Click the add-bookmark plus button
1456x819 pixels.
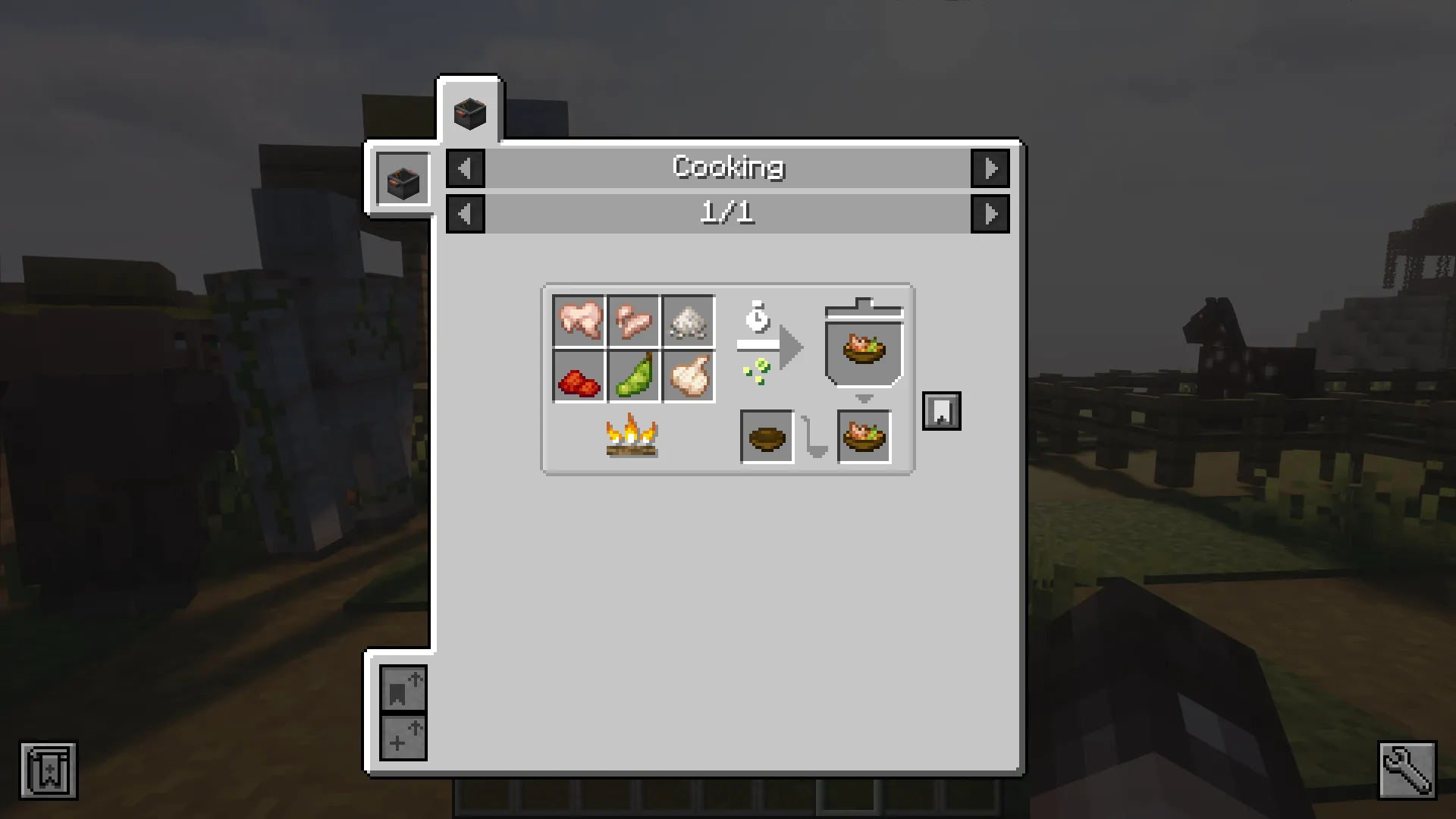point(403,737)
